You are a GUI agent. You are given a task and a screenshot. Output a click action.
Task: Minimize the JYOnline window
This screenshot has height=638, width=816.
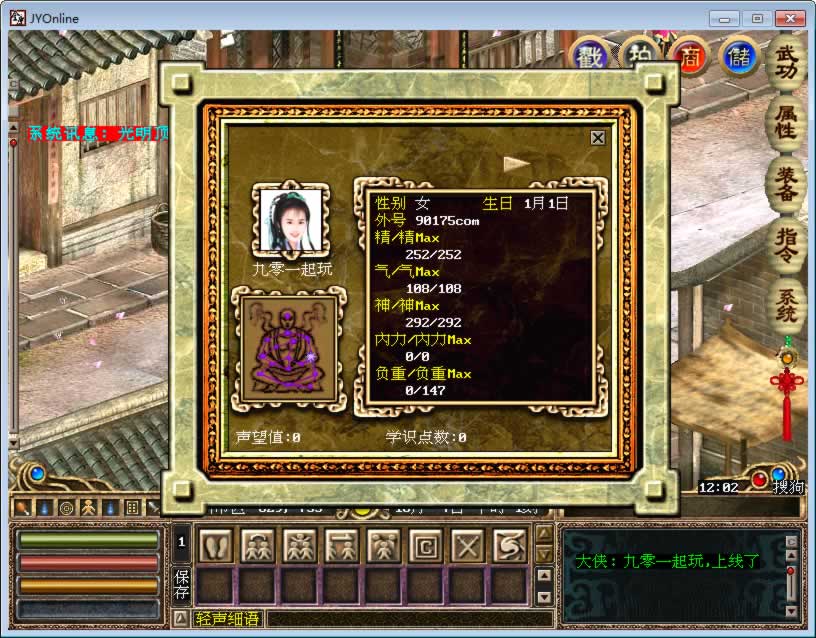point(725,18)
